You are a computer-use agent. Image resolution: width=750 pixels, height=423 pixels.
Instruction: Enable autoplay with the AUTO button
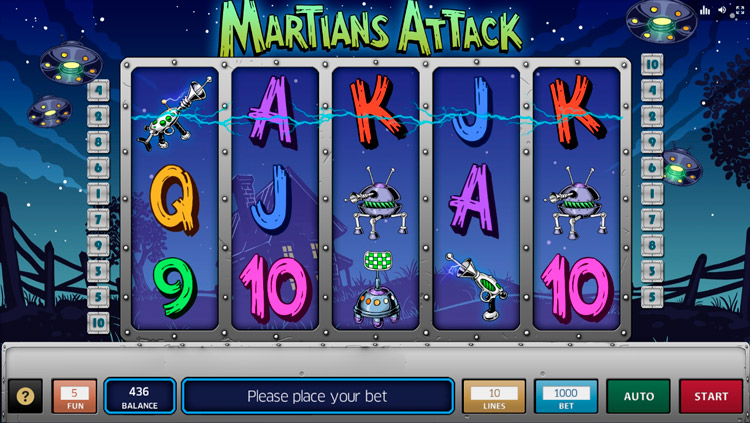point(638,396)
